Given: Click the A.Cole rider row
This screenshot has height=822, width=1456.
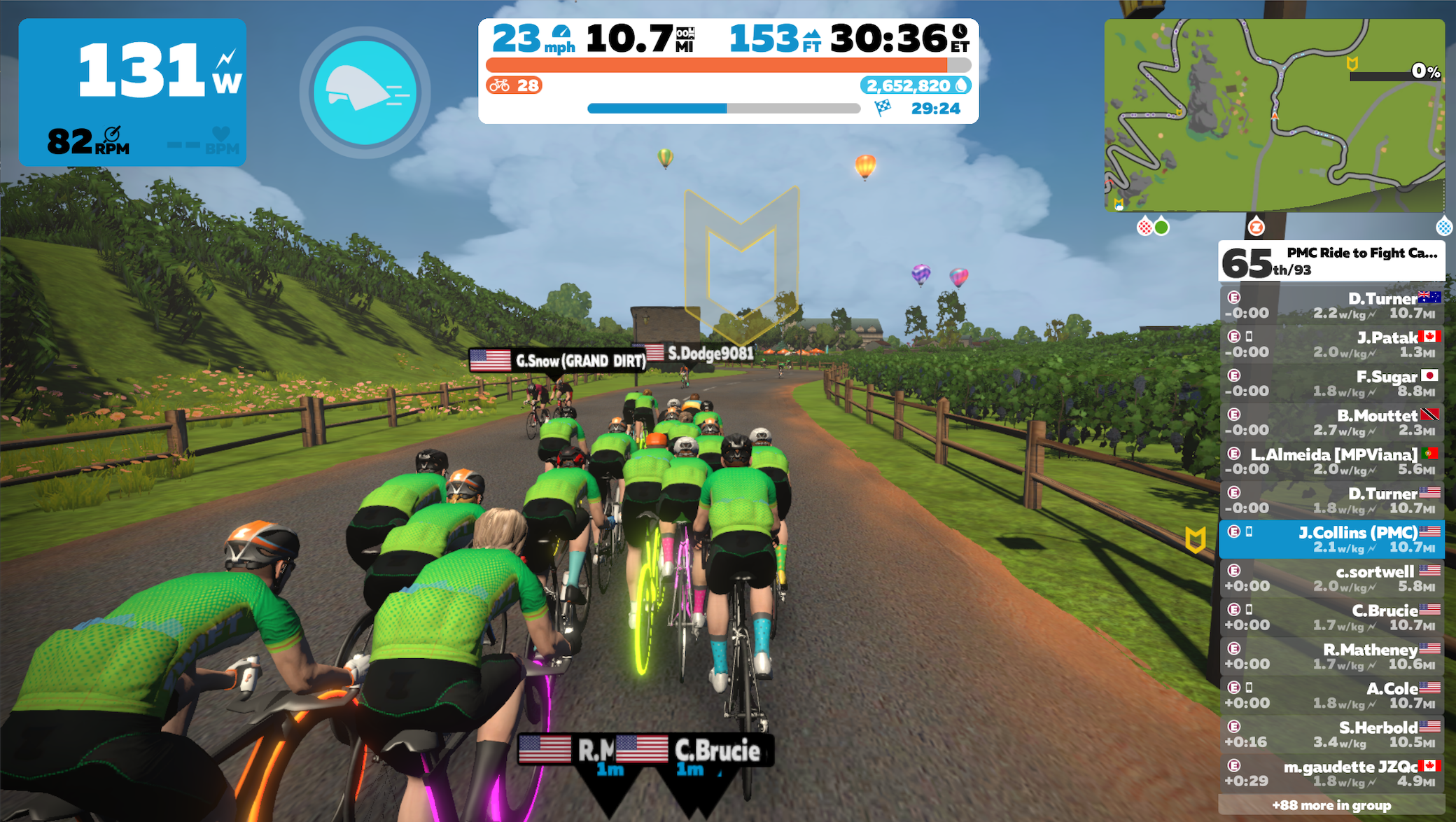Looking at the screenshot, I should tap(1331, 695).
